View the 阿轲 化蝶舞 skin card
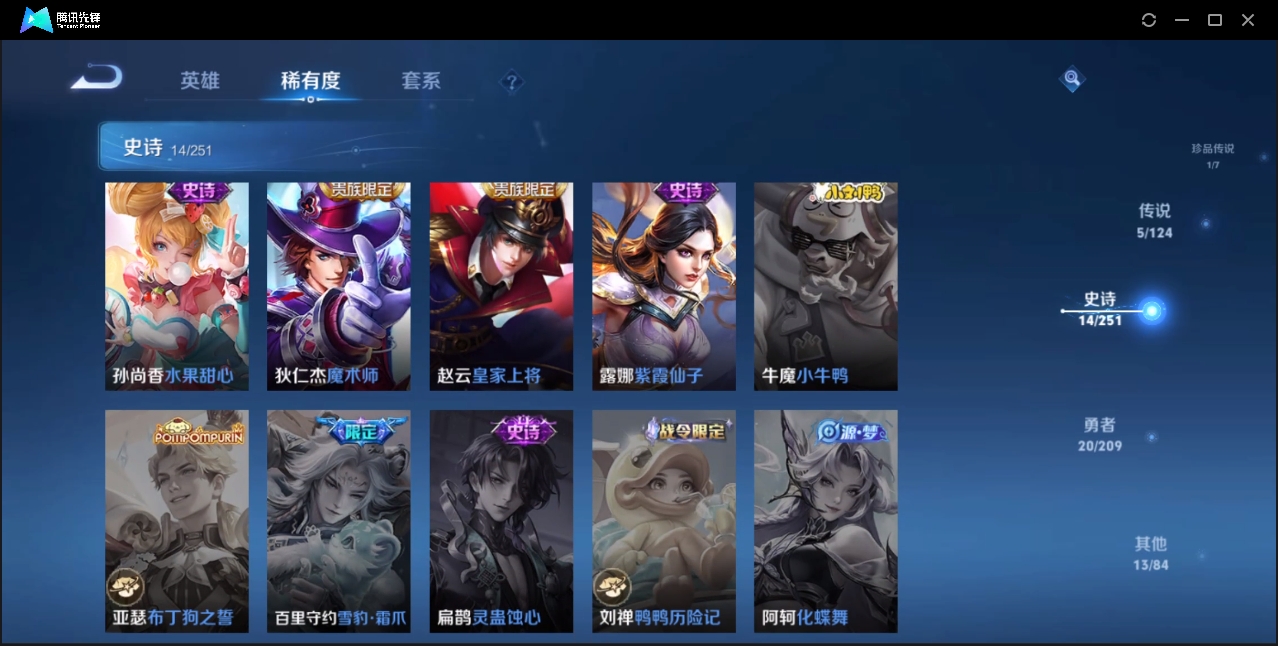1278x646 pixels. pos(825,521)
